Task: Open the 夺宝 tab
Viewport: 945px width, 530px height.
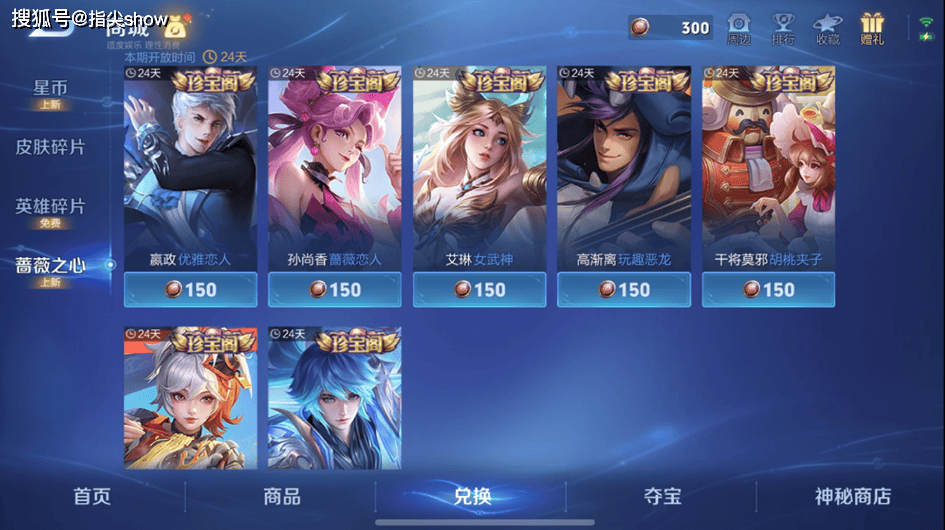Action: pos(662,496)
